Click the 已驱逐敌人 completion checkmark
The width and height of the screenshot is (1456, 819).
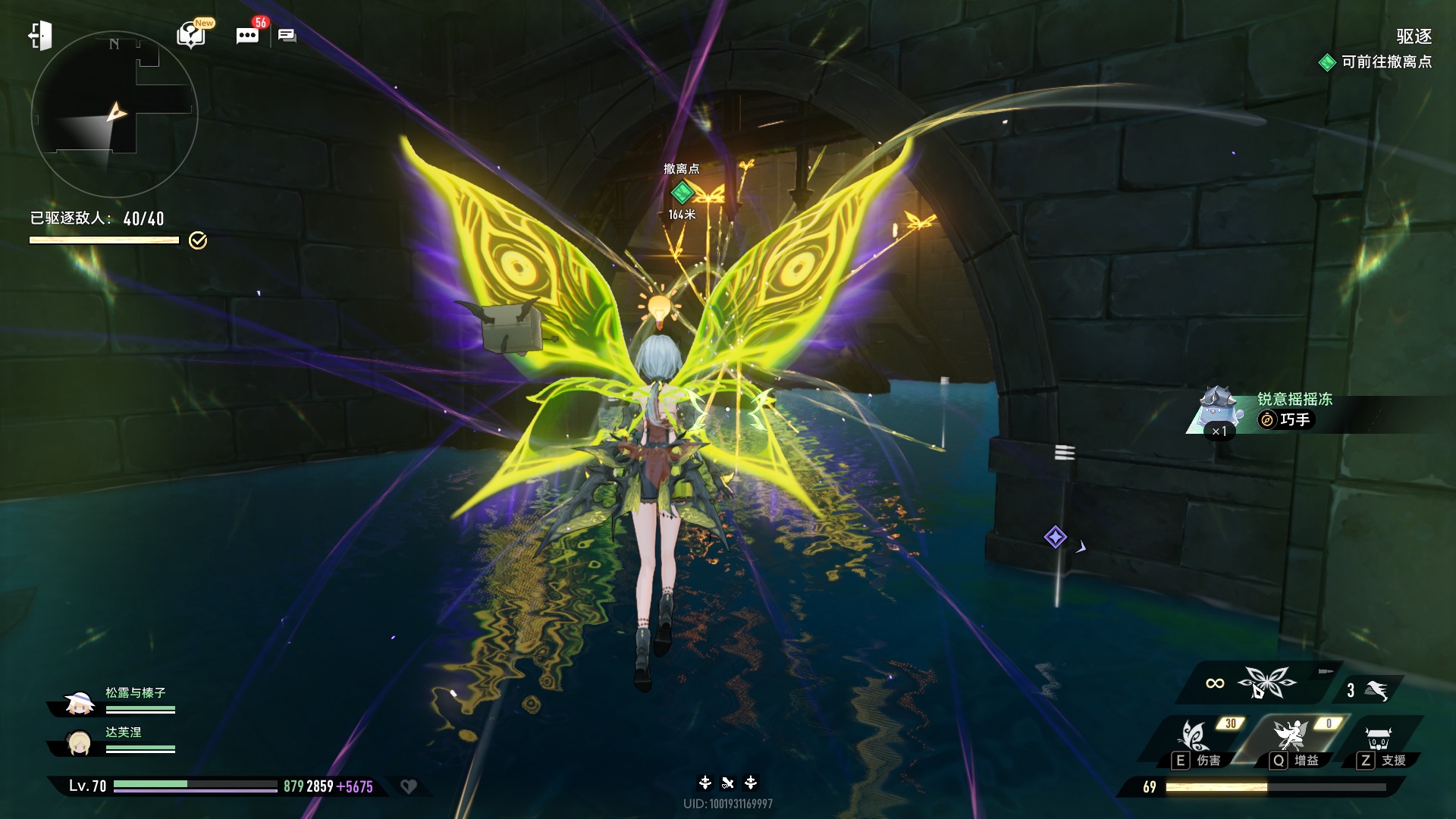(198, 240)
